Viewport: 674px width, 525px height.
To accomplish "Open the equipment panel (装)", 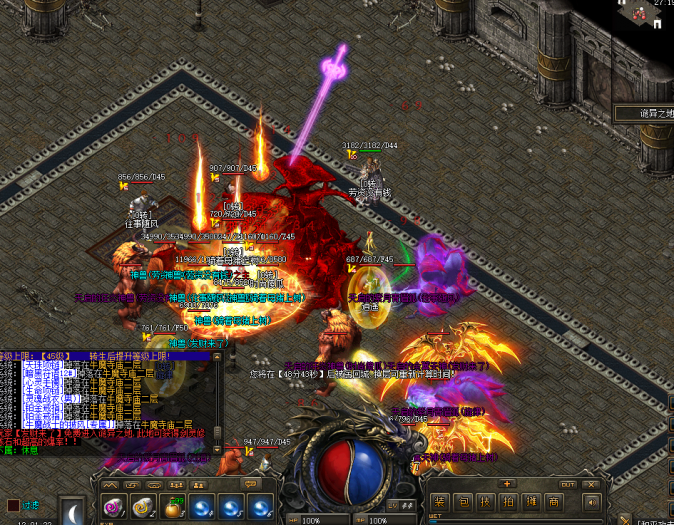I will (438, 502).
